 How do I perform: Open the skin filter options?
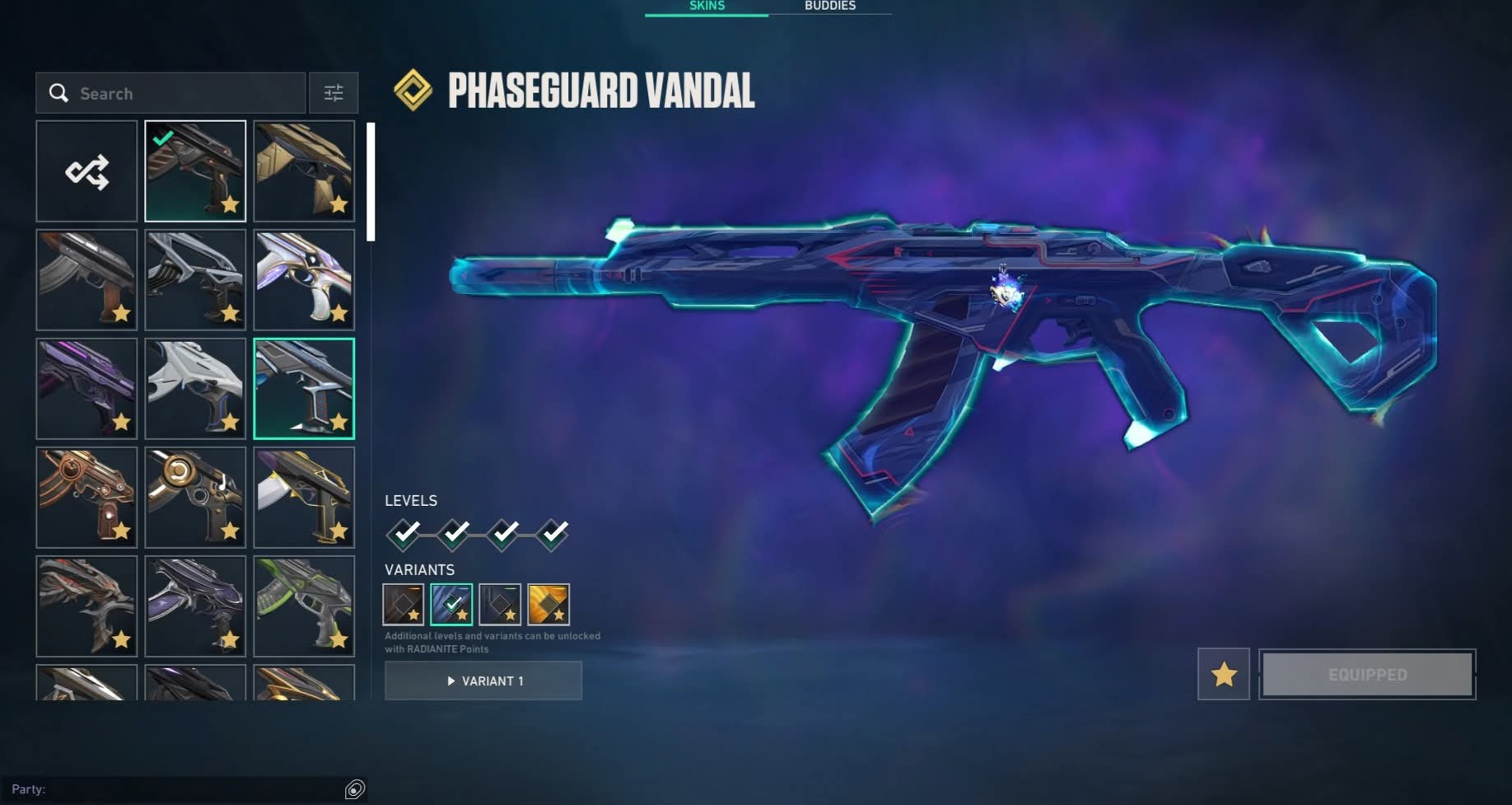334,93
